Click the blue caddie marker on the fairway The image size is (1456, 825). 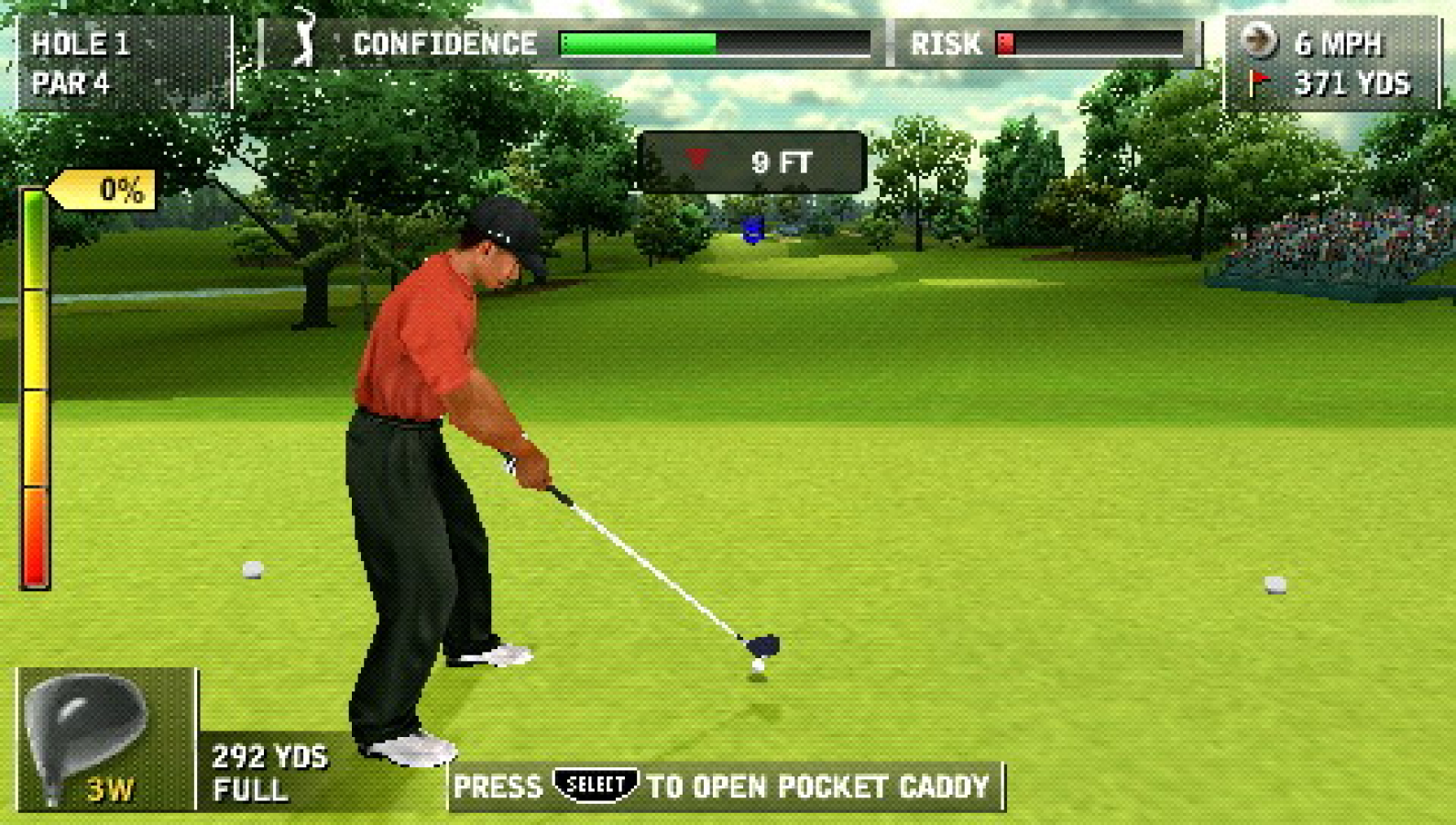[x=753, y=230]
